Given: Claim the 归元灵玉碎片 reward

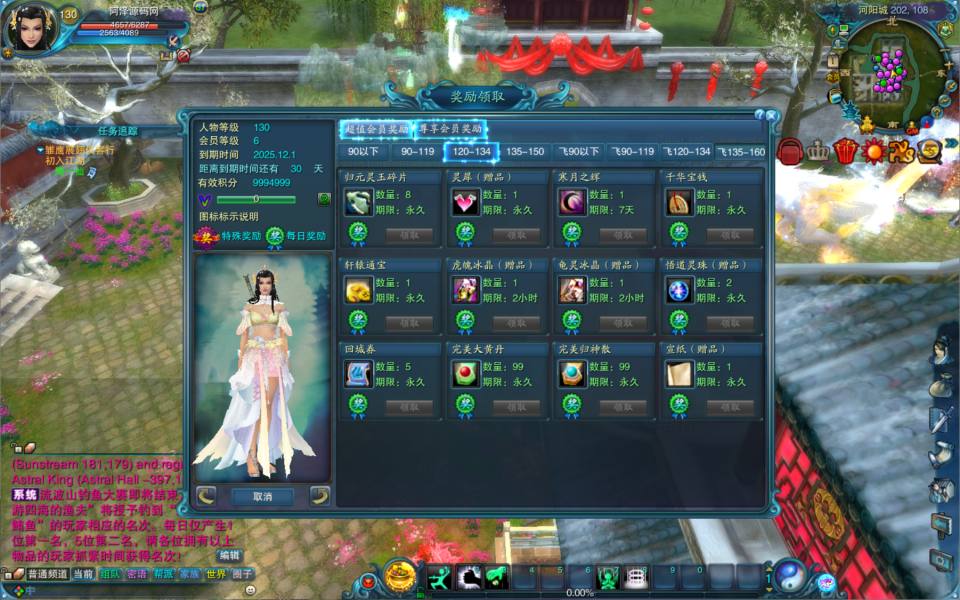Looking at the screenshot, I should click(409, 235).
